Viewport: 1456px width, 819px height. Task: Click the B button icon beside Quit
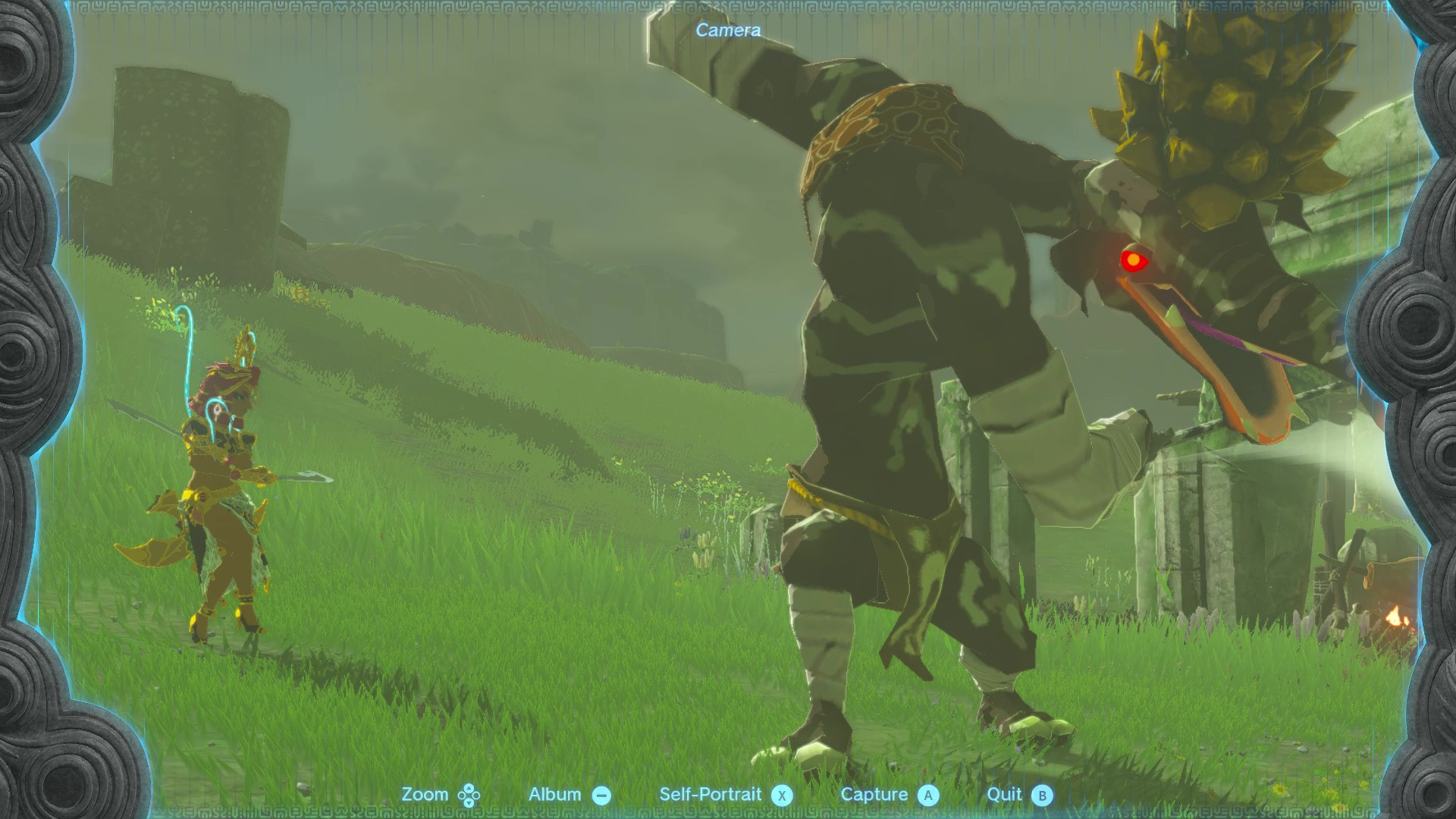[1043, 794]
